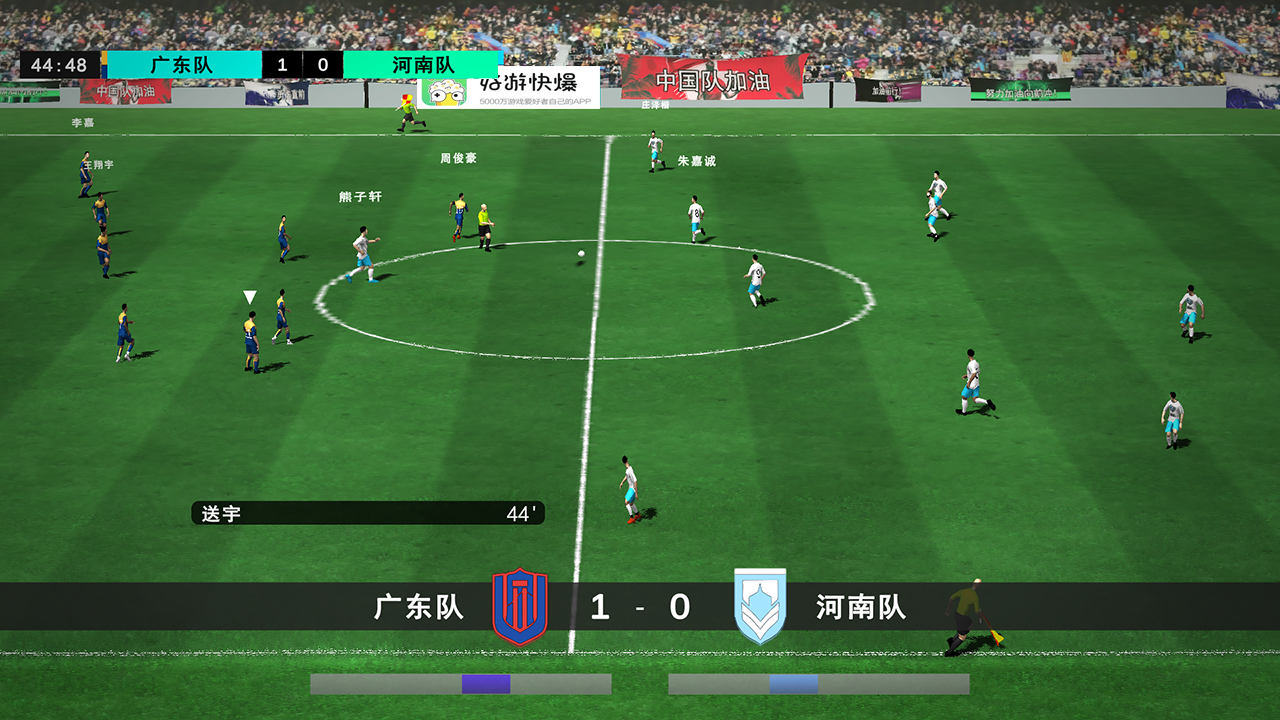Image resolution: width=1280 pixels, height=720 pixels.
Task: Click the '1 - 0' score on the bottom scoreboard
Action: pos(639,608)
